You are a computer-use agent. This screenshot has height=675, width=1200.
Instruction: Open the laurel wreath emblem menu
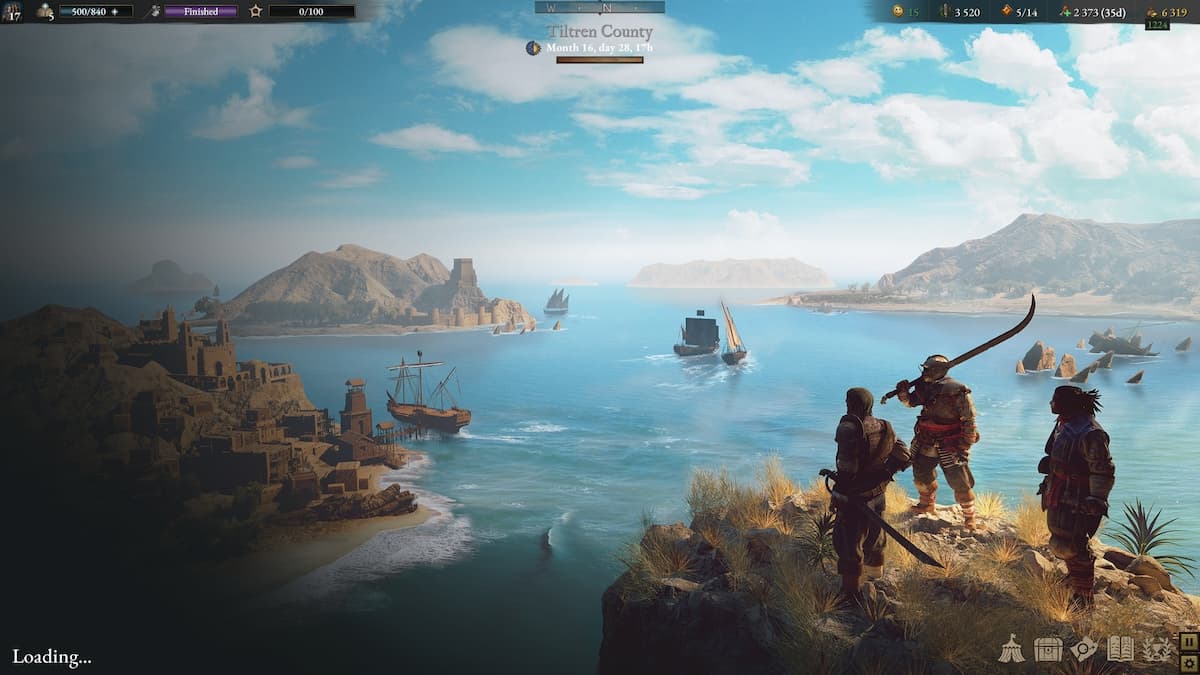pos(1157,650)
